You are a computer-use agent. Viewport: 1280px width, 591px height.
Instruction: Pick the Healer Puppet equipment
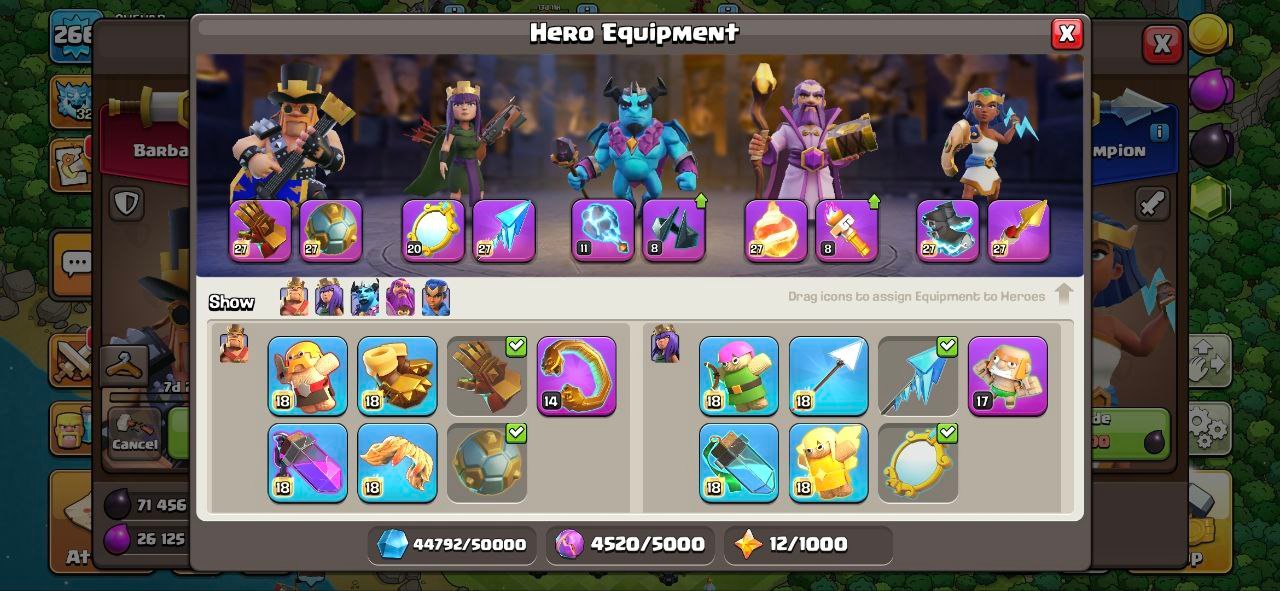point(828,462)
